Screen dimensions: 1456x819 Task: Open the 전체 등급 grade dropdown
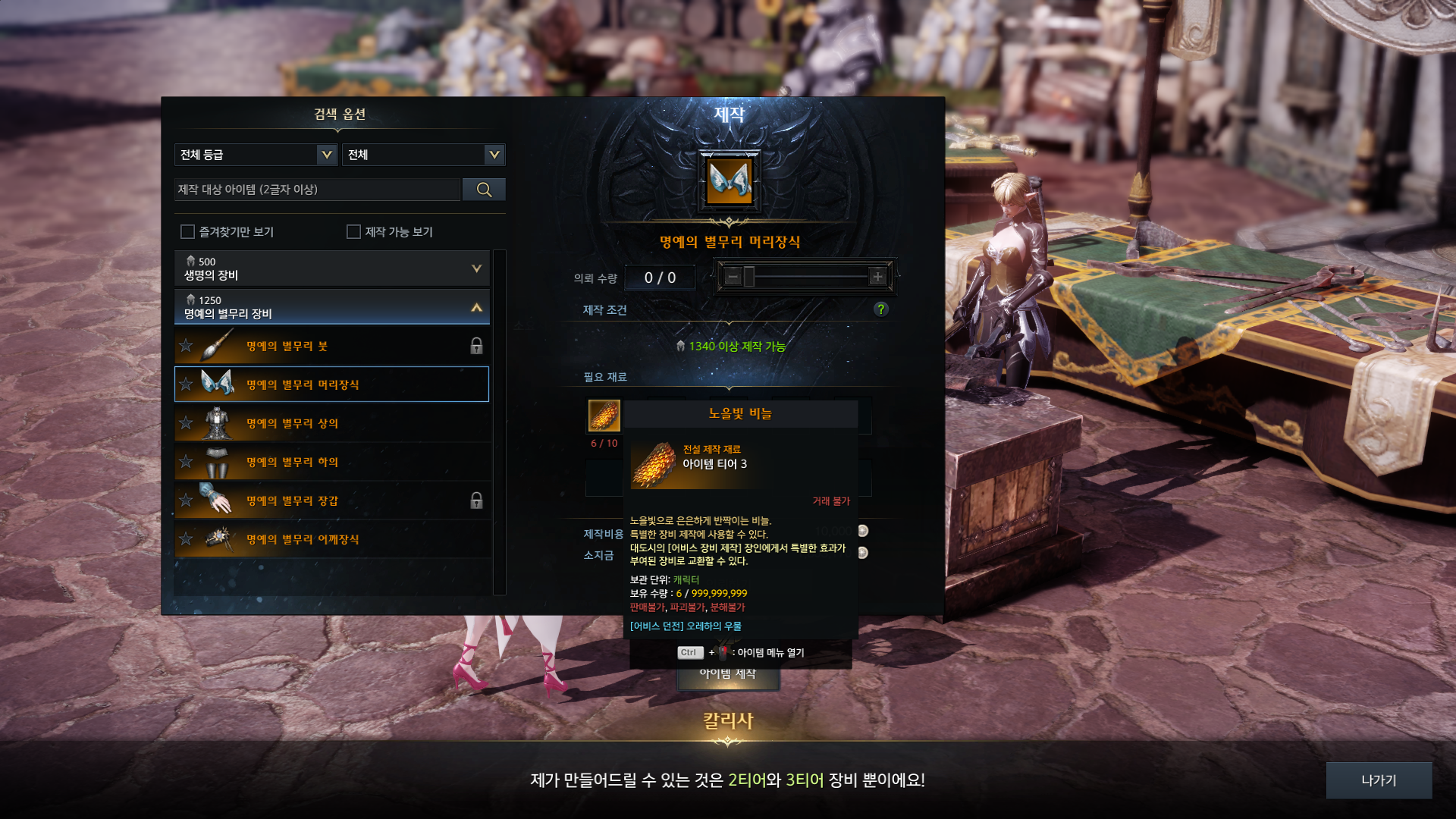click(256, 155)
